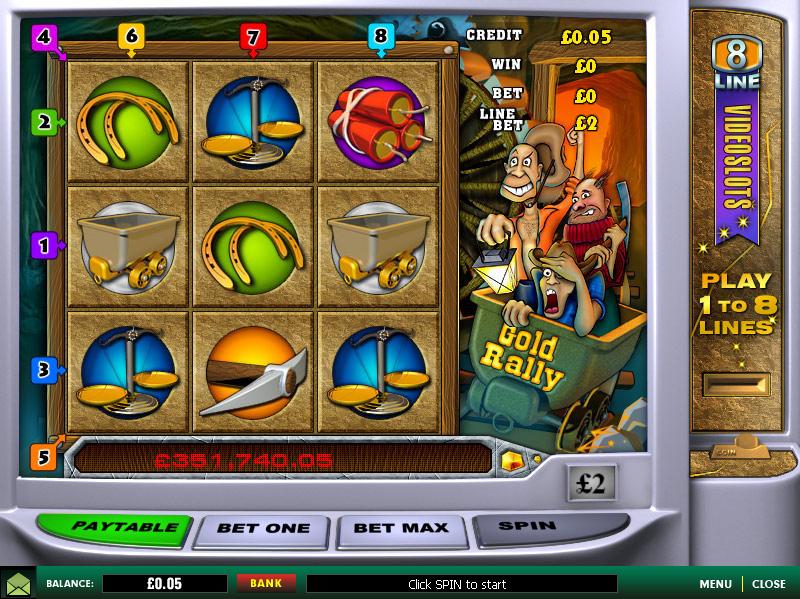This screenshot has width=800, height=599.
Task: Select the £2 coin value chip
Action: (591, 484)
